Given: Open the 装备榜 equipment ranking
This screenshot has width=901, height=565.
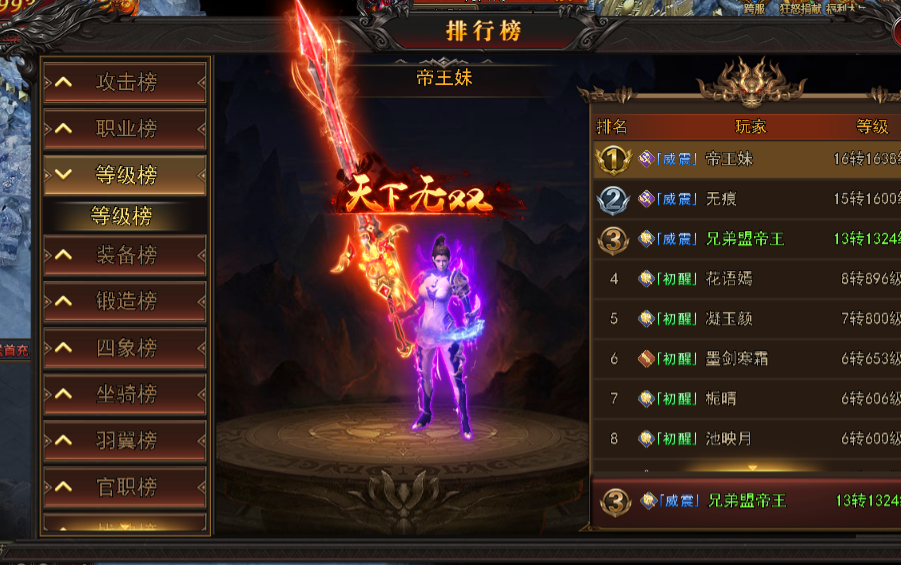Looking at the screenshot, I should tap(125, 255).
